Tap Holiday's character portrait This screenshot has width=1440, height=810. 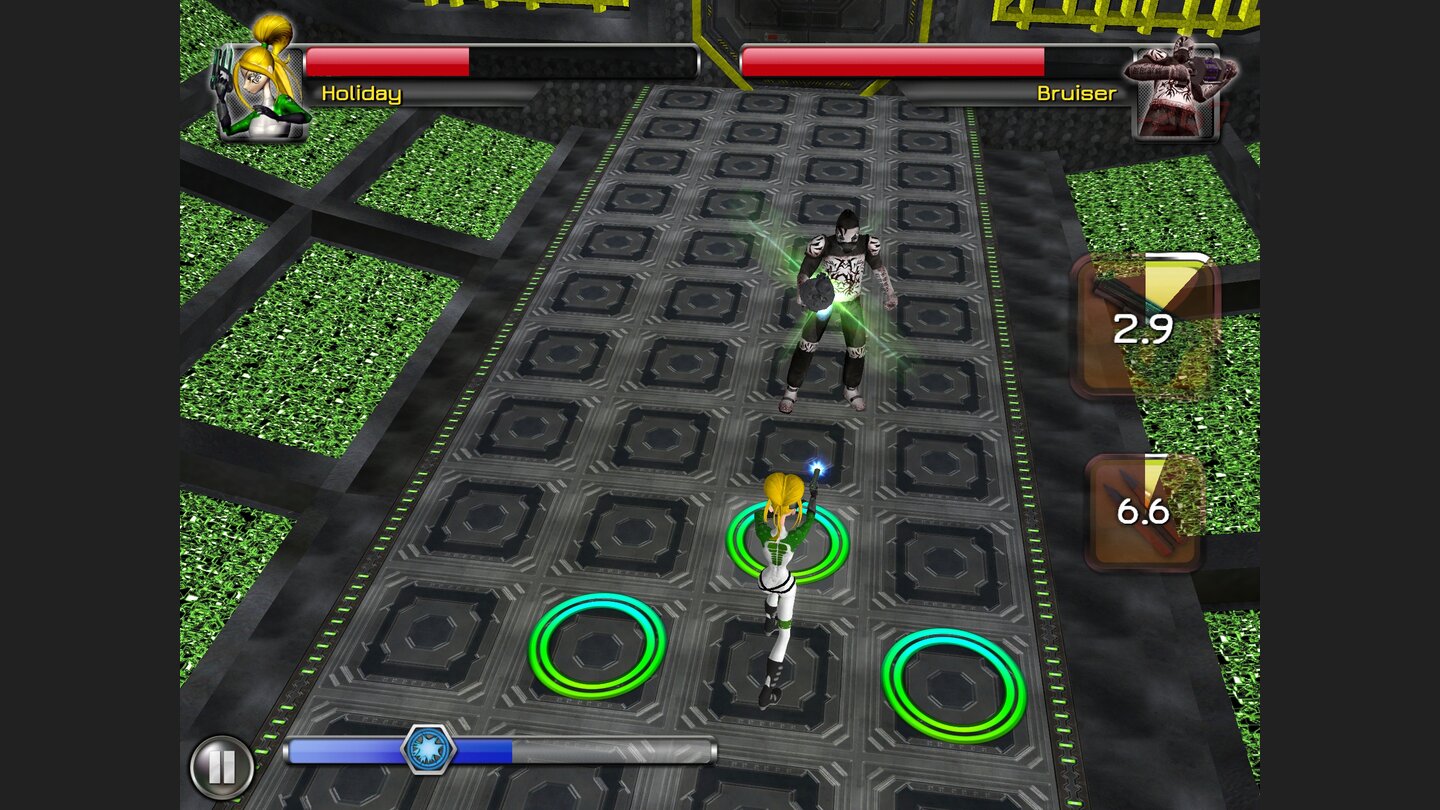258,80
